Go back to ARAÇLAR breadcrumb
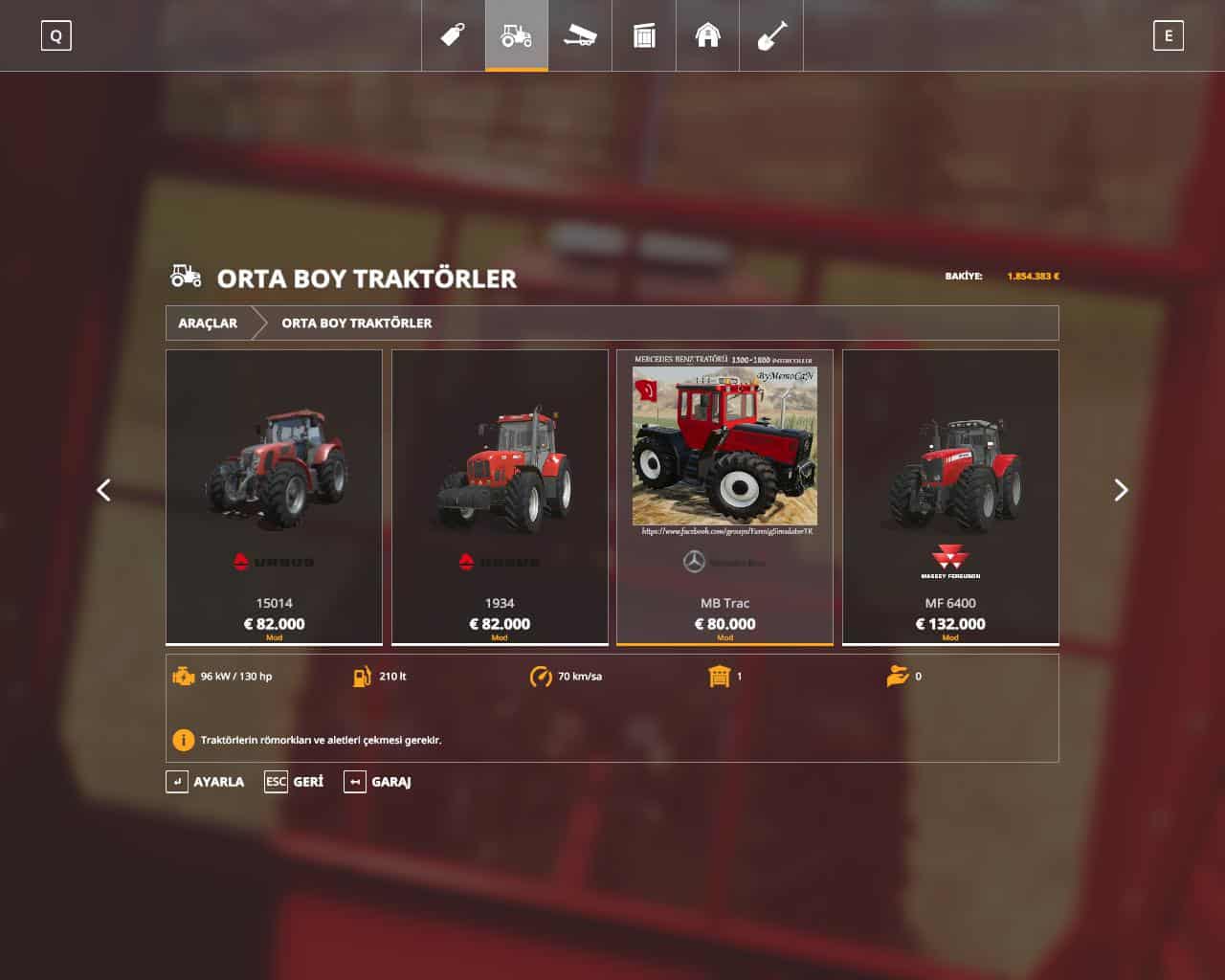 tap(208, 323)
